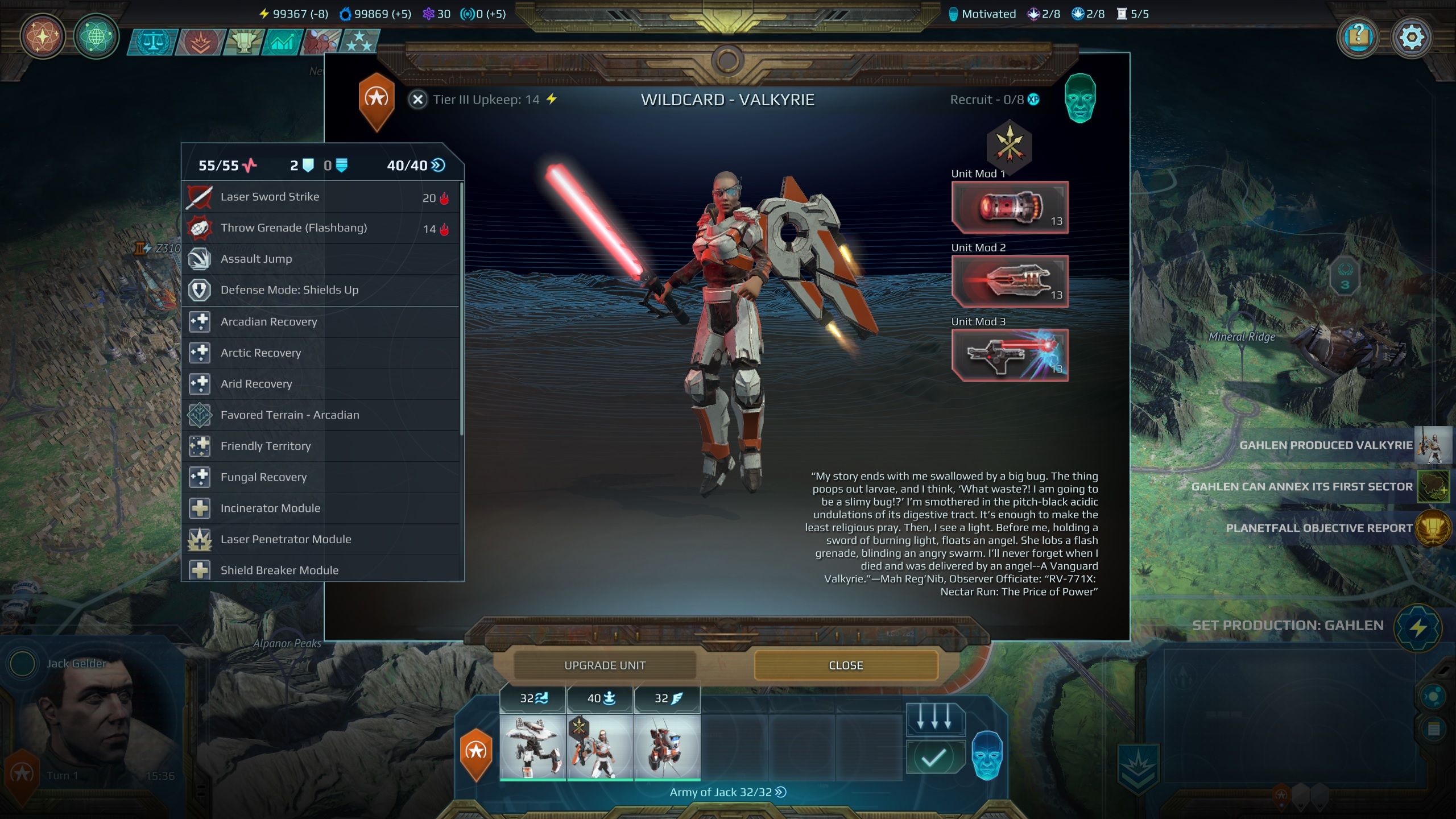Select the Valkyrie unit thumbnail in the army bar
Viewport: 1456px width, 819px height.
(x=600, y=746)
